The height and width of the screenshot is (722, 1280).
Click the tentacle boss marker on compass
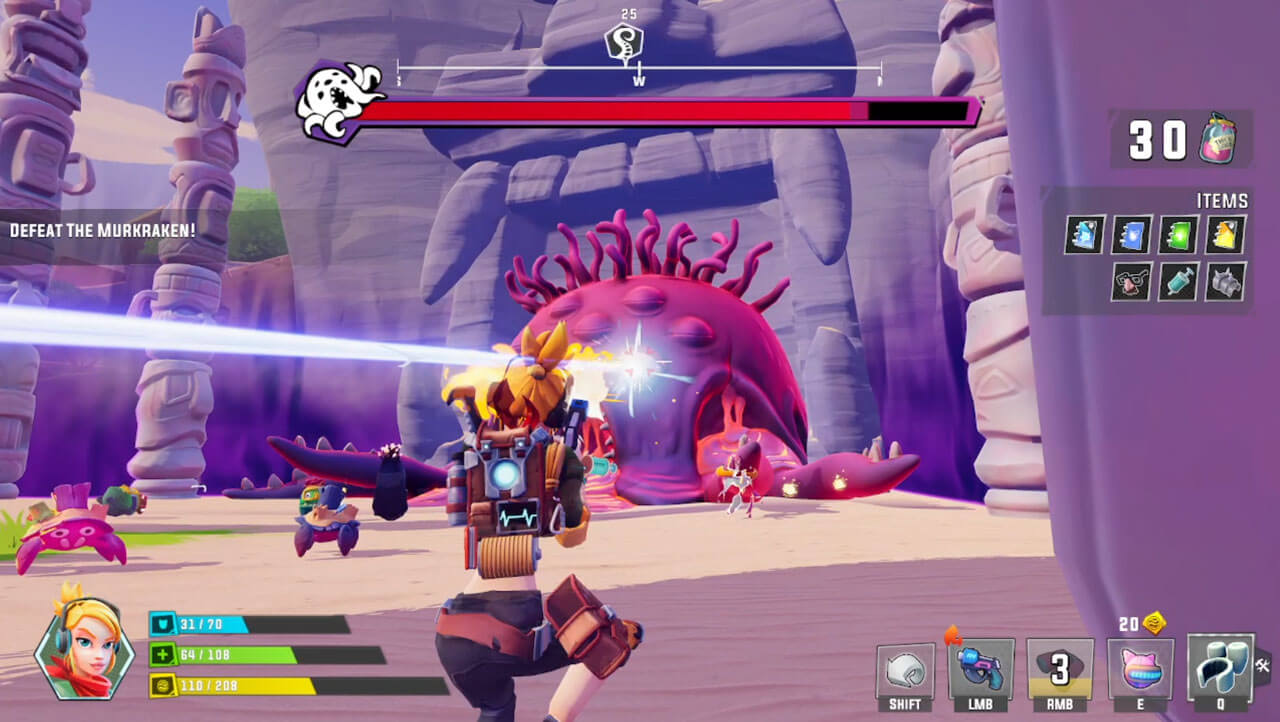coord(624,45)
